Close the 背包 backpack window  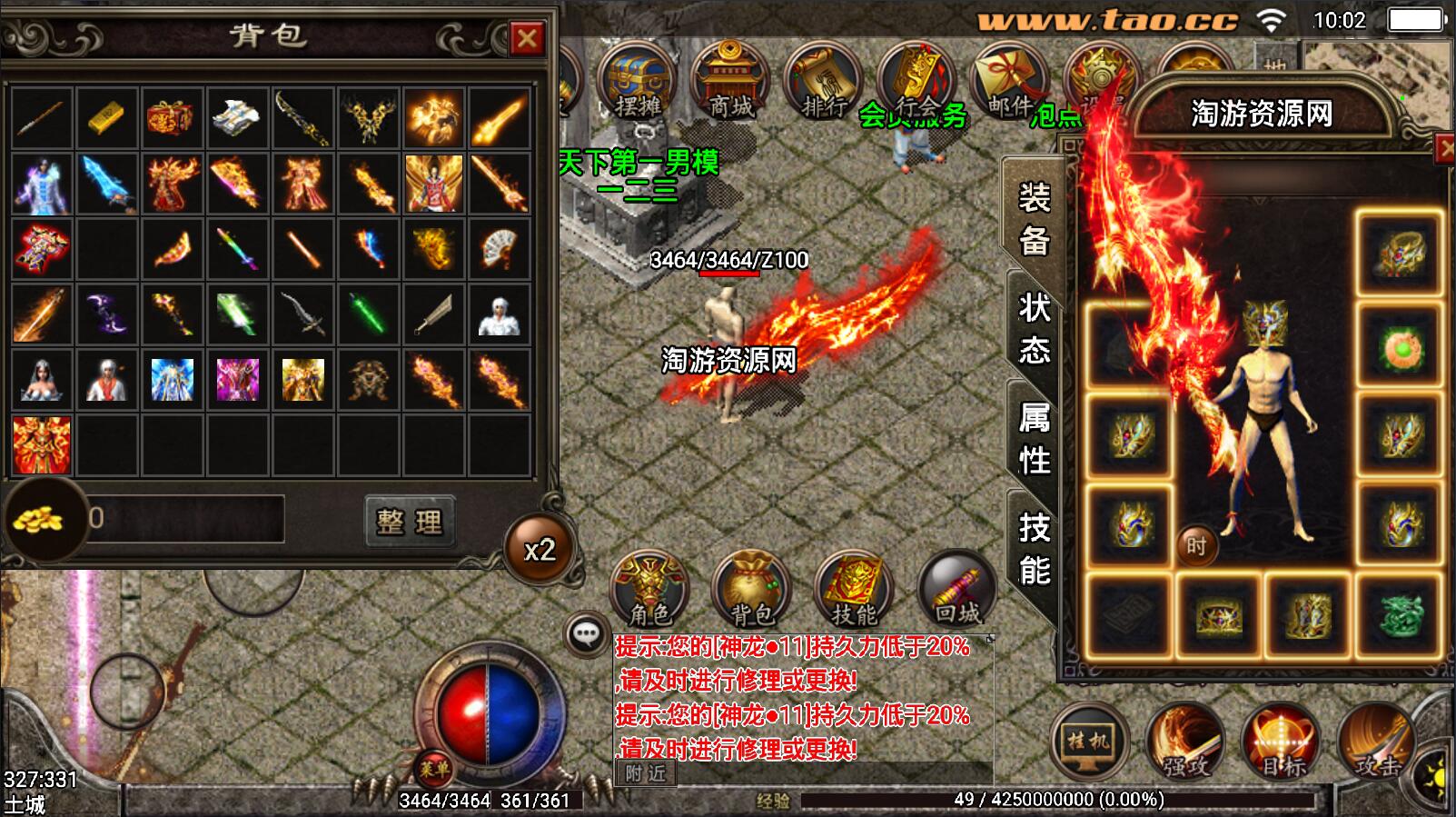point(527,38)
